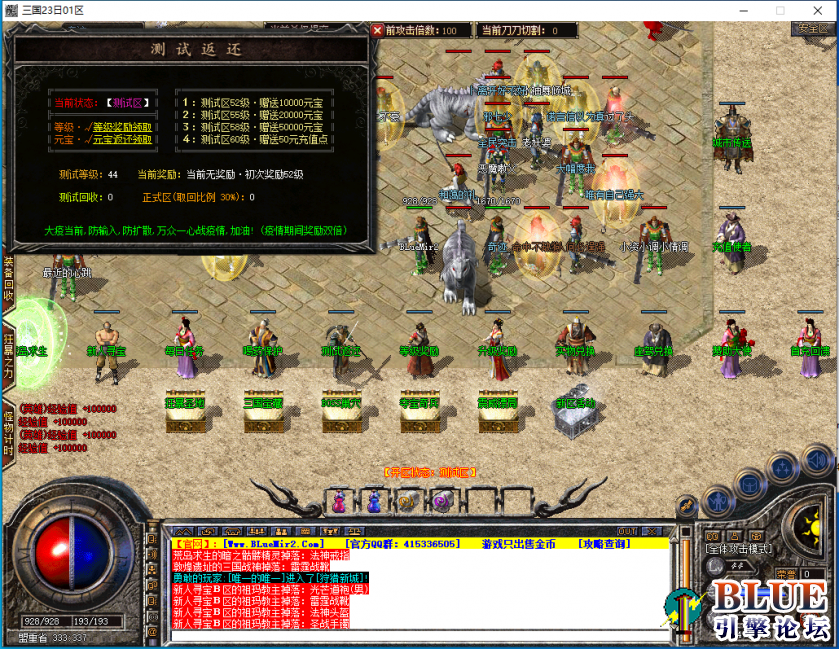Use the yellow scroll in the third belt slot
Image resolution: width=839 pixels, height=649 pixels.
[x=407, y=500]
